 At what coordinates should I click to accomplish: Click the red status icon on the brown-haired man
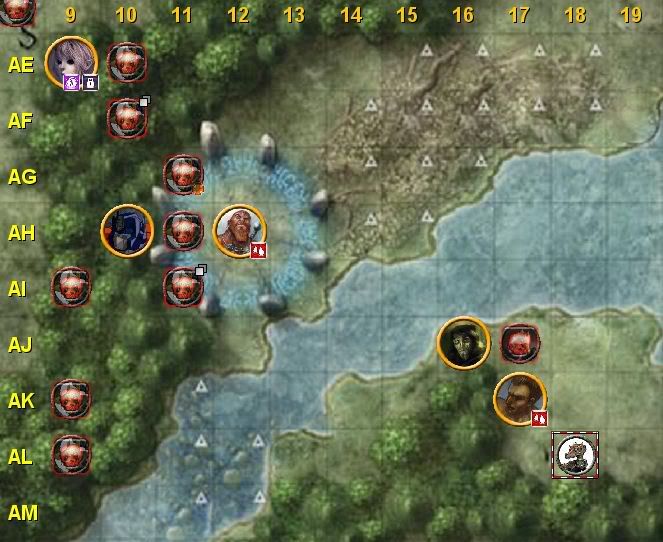click(539, 418)
